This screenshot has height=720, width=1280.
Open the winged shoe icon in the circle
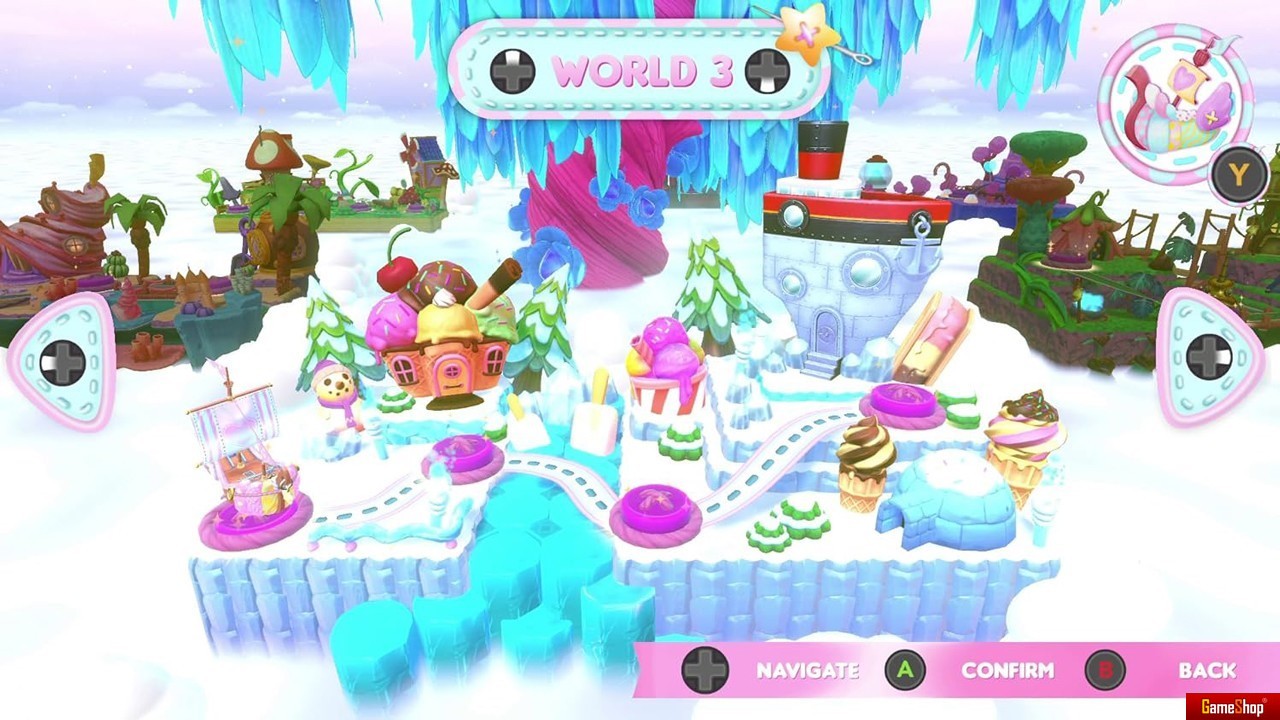[1175, 105]
